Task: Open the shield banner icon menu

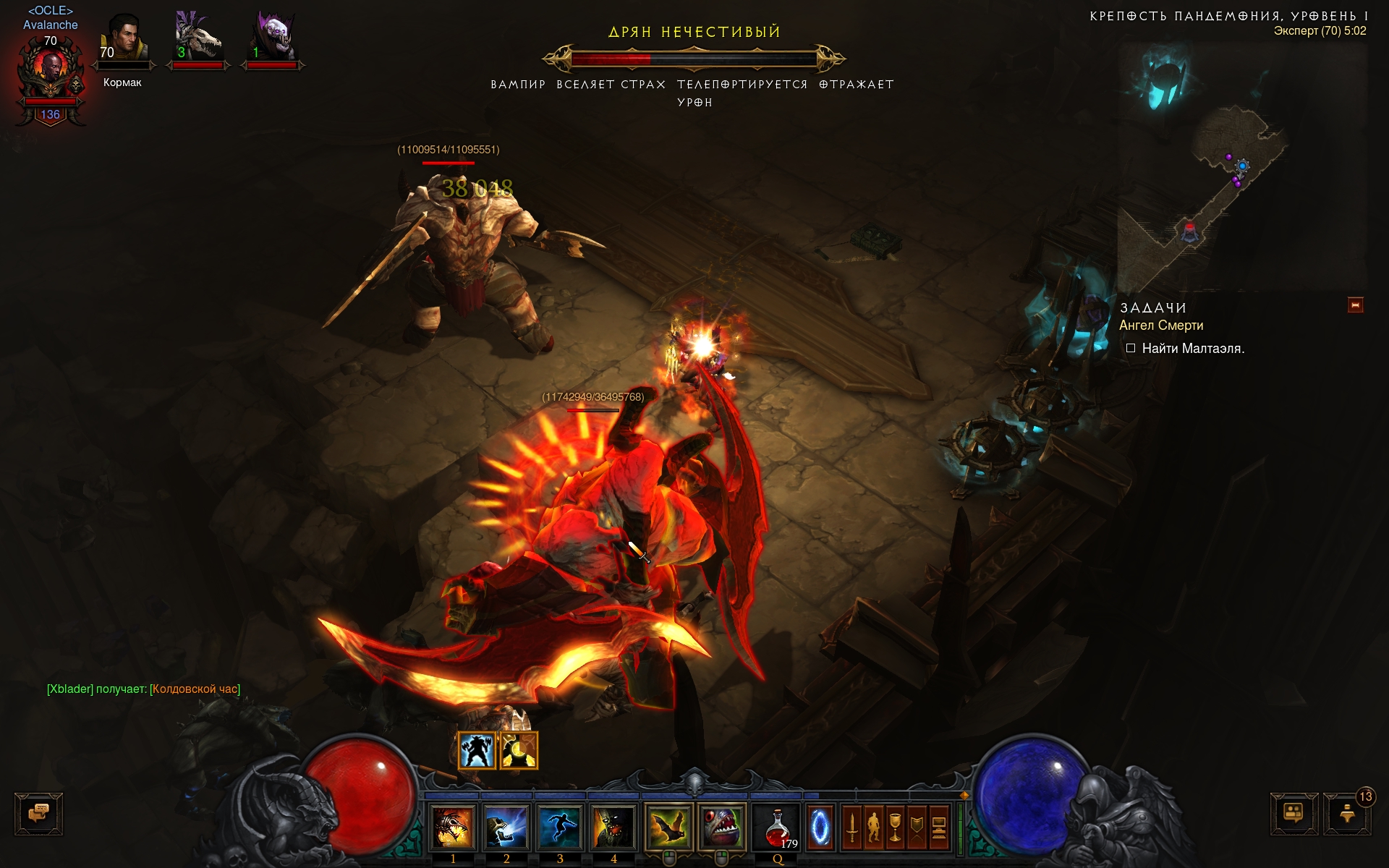Action: (x=917, y=828)
